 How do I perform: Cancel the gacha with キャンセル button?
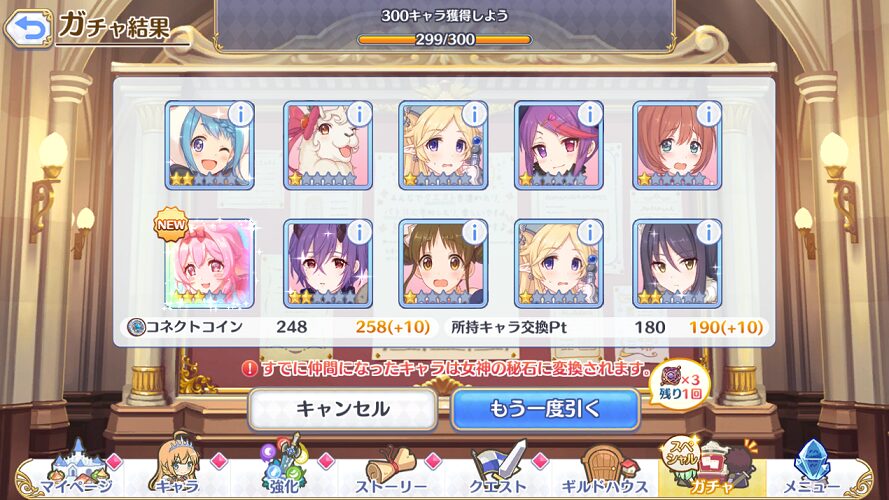(342, 408)
